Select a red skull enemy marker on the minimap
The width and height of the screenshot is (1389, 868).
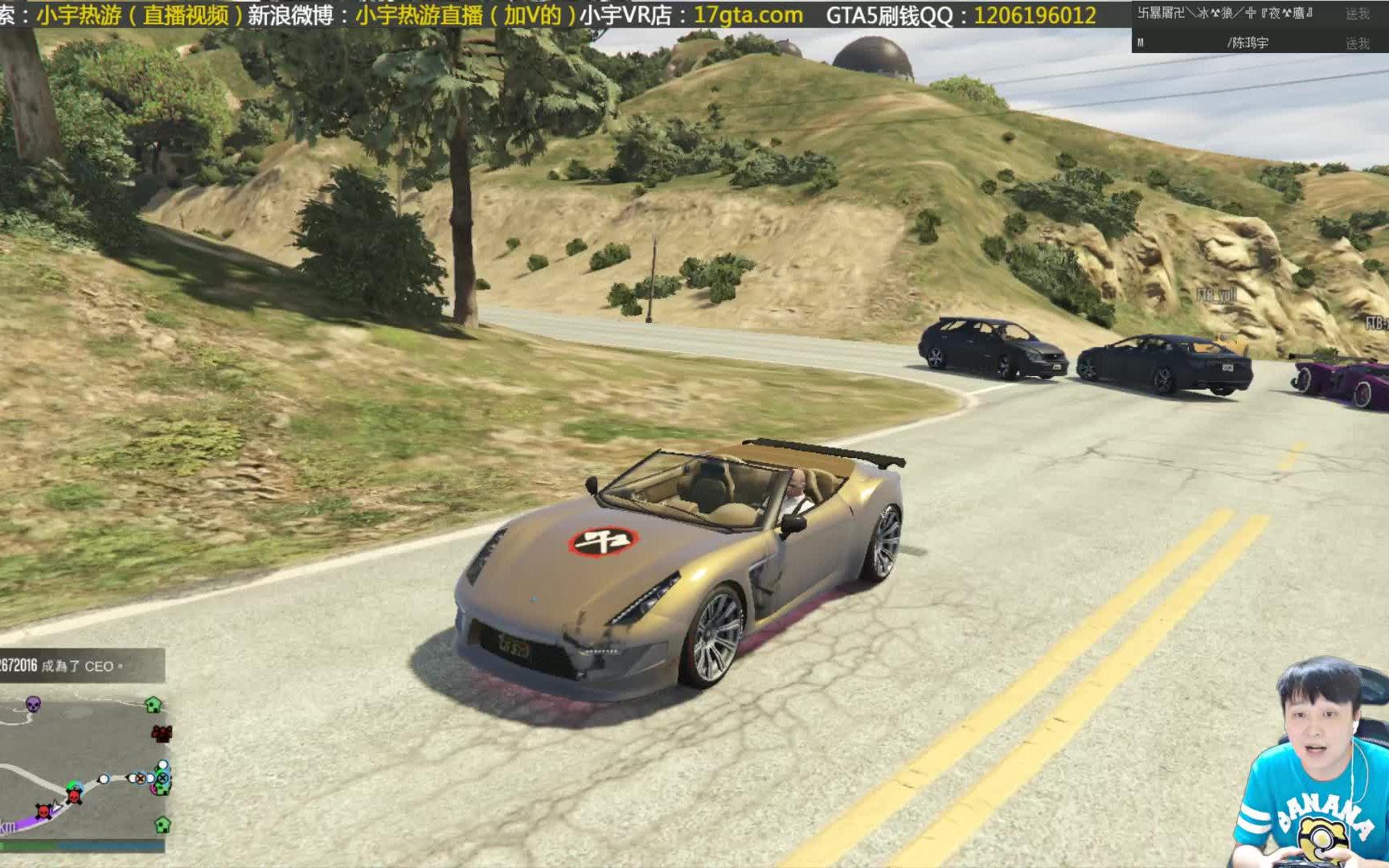(75, 796)
